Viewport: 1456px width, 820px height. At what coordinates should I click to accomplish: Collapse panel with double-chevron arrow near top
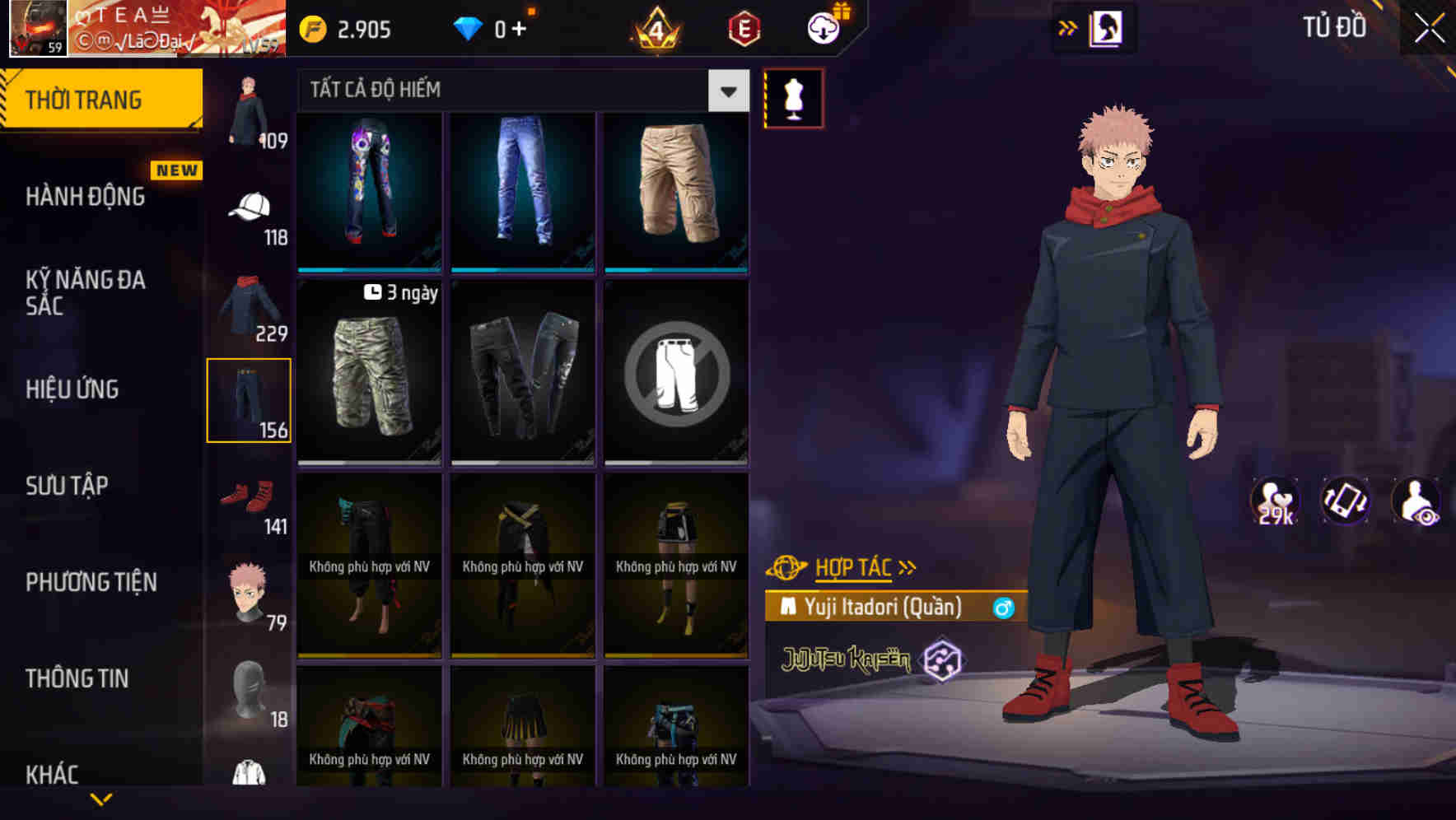(1067, 27)
